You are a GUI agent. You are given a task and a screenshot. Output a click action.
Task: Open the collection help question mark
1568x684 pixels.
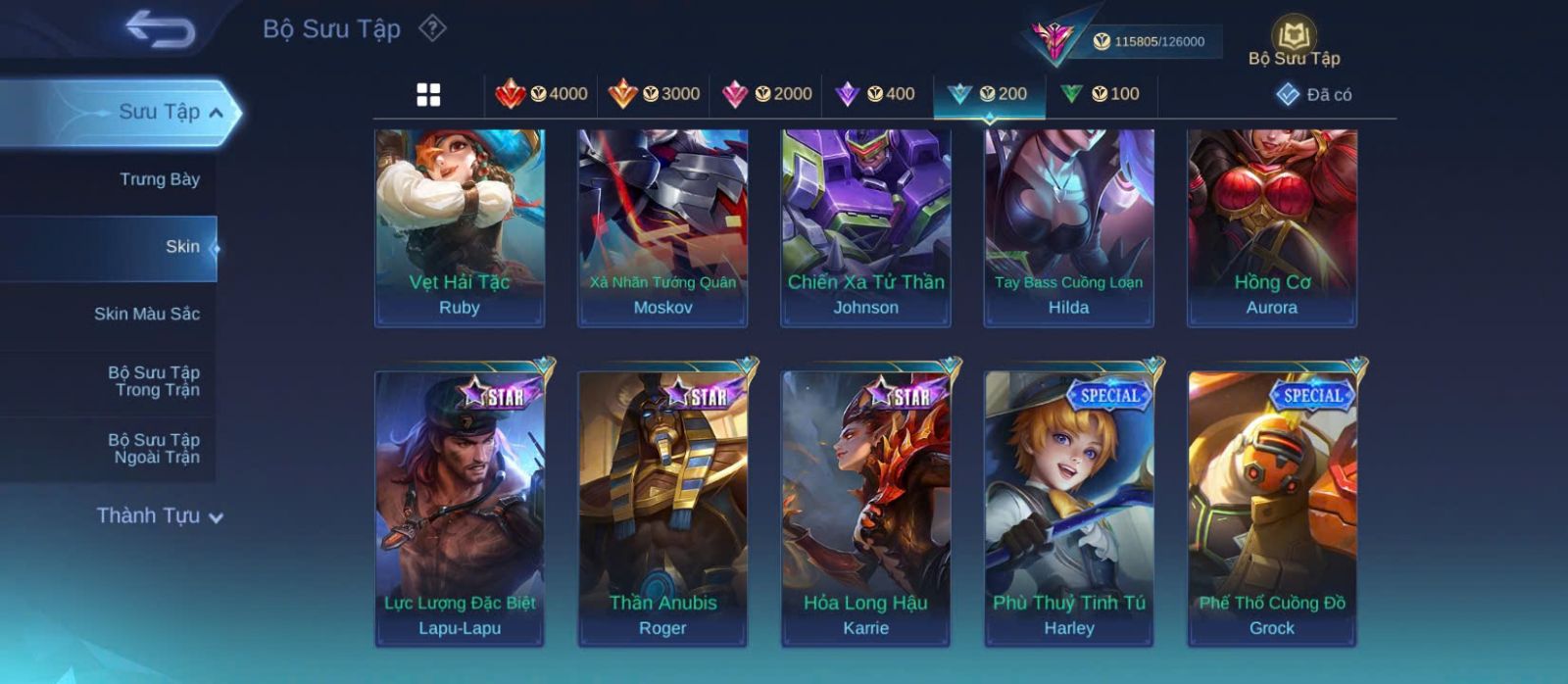coord(432,28)
